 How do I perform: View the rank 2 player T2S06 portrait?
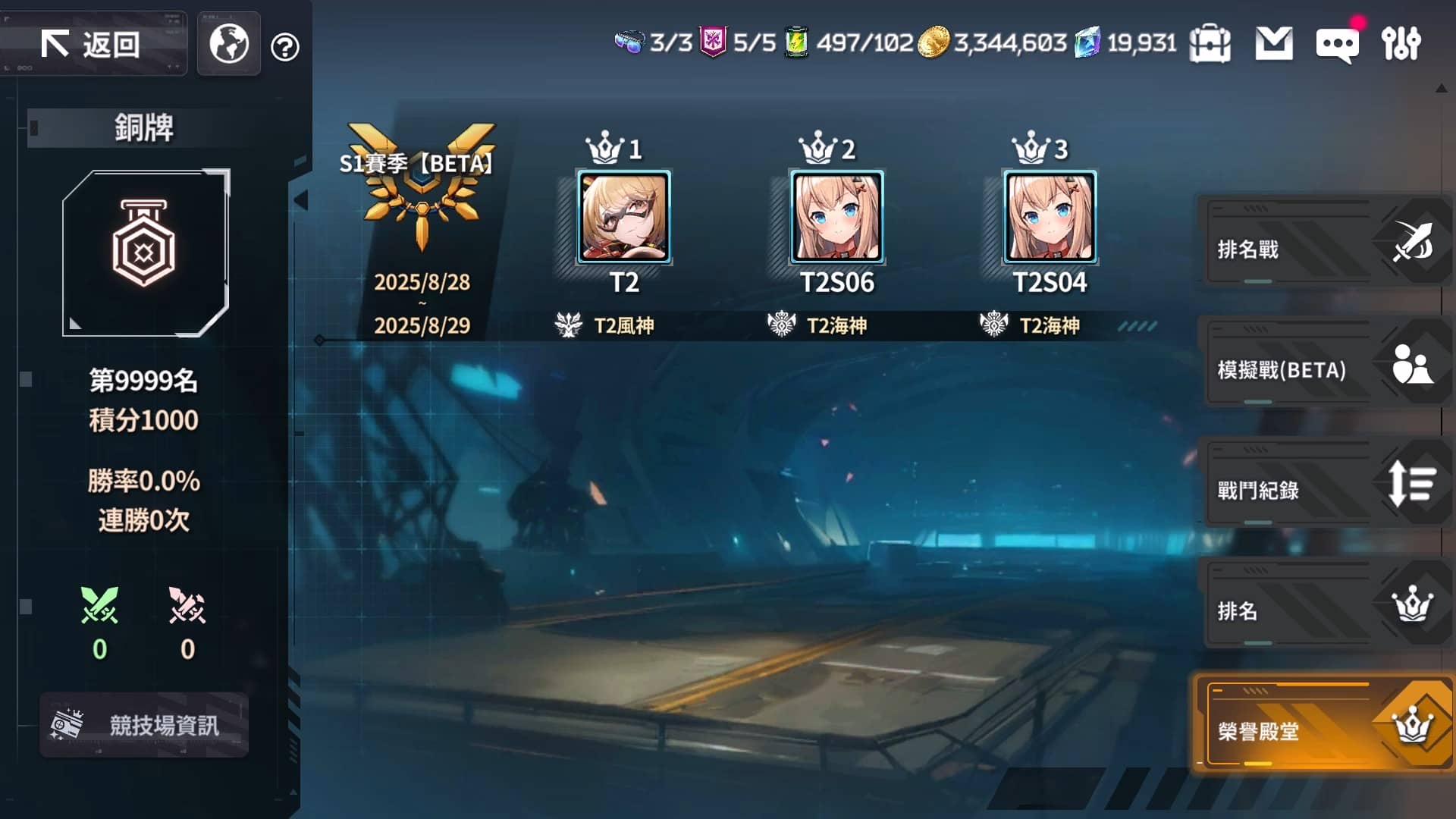tap(836, 219)
